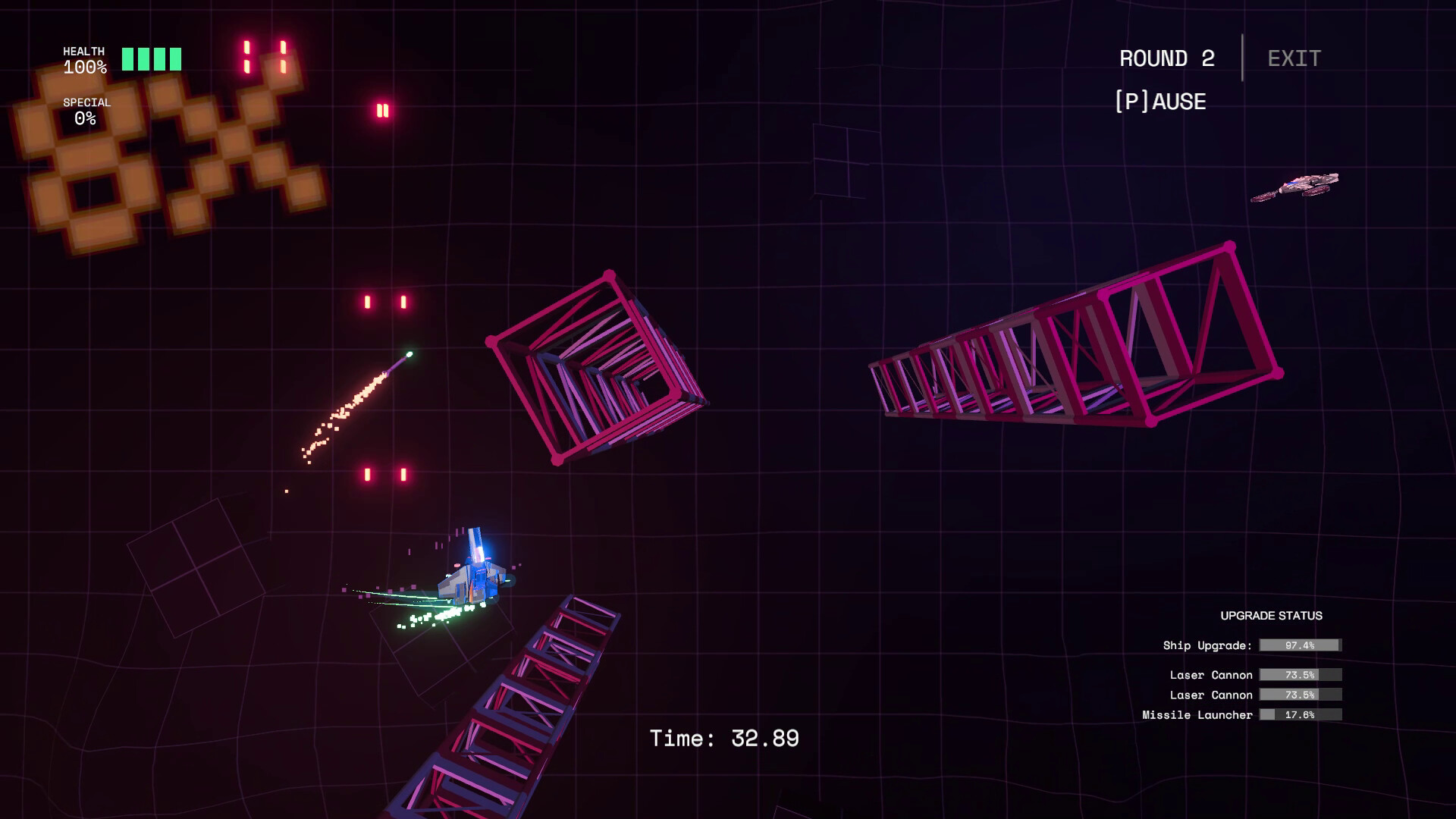Image resolution: width=1456 pixels, height=819 pixels.
Task: Click the player's blue spaceship
Action: click(474, 580)
